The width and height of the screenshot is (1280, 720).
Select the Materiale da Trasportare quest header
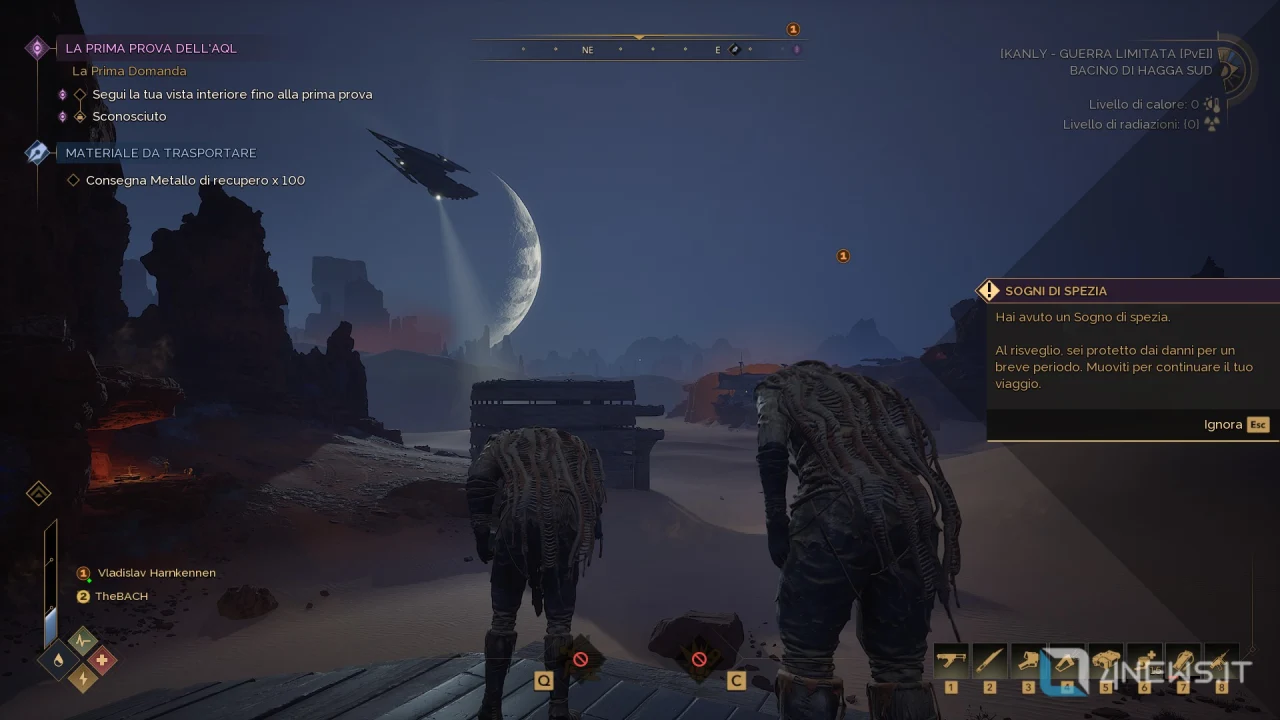pos(161,153)
